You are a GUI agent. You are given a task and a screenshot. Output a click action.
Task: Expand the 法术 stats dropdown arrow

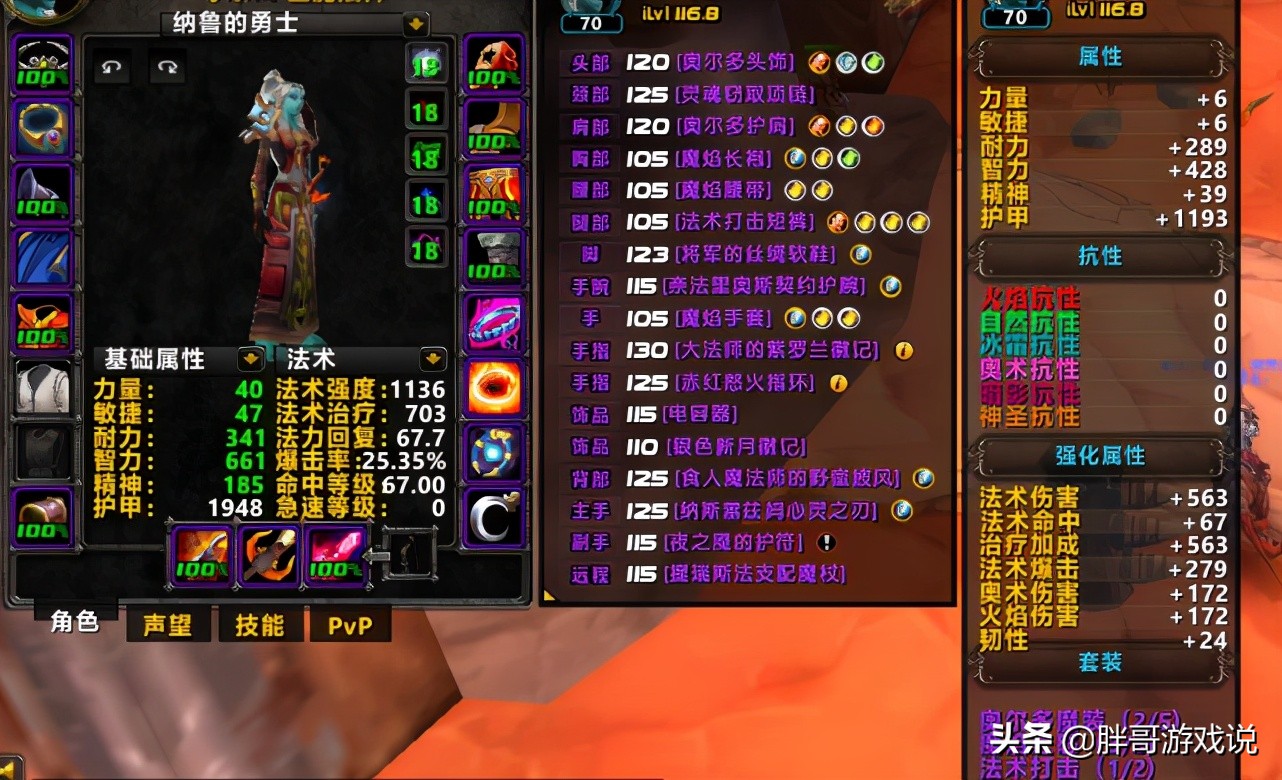click(431, 360)
